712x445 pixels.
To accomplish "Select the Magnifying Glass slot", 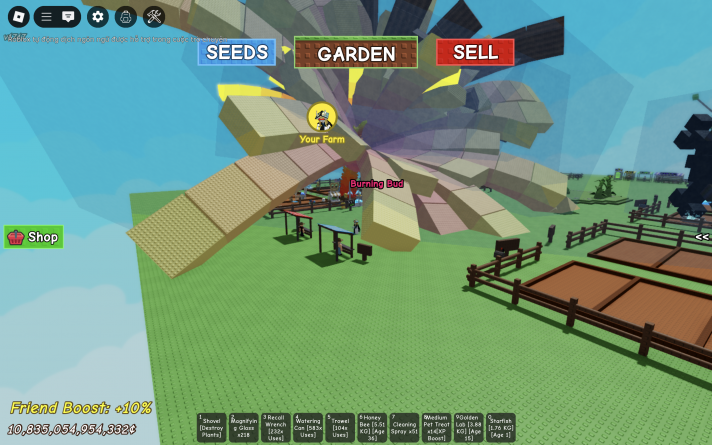I will pyautogui.click(x=244, y=427).
